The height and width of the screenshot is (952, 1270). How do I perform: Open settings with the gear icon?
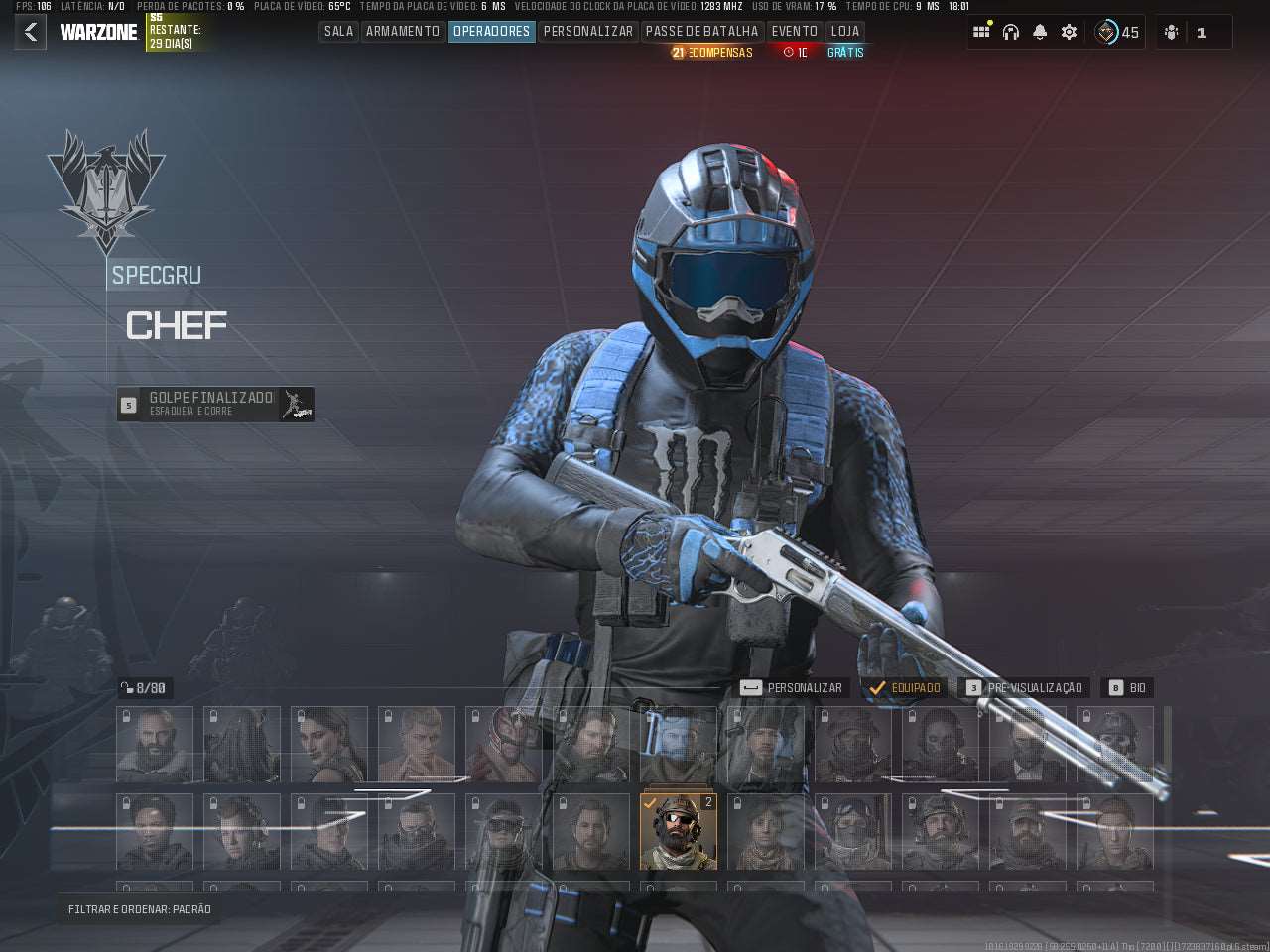(x=1069, y=32)
